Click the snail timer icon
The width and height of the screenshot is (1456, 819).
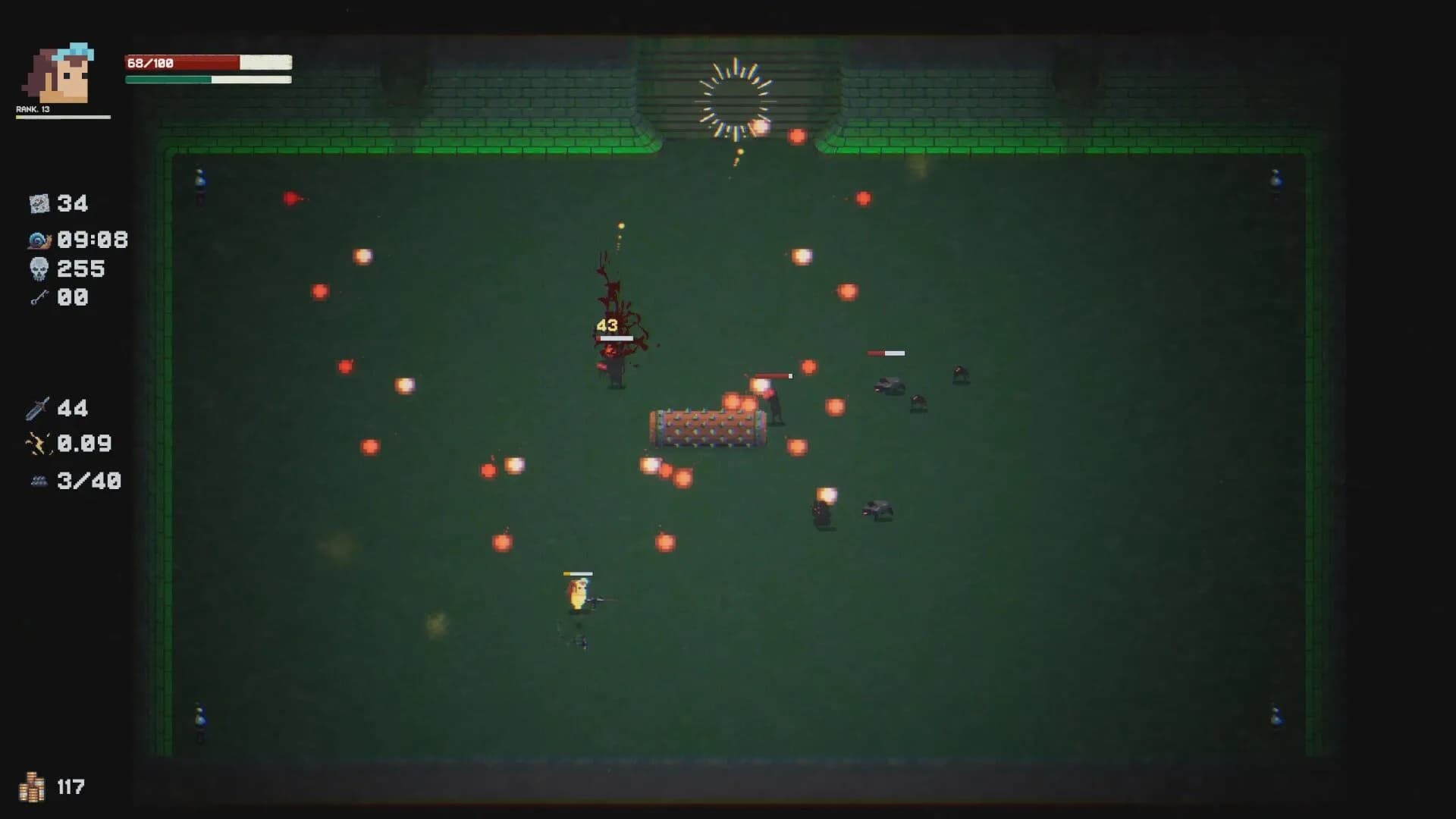(x=39, y=240)
